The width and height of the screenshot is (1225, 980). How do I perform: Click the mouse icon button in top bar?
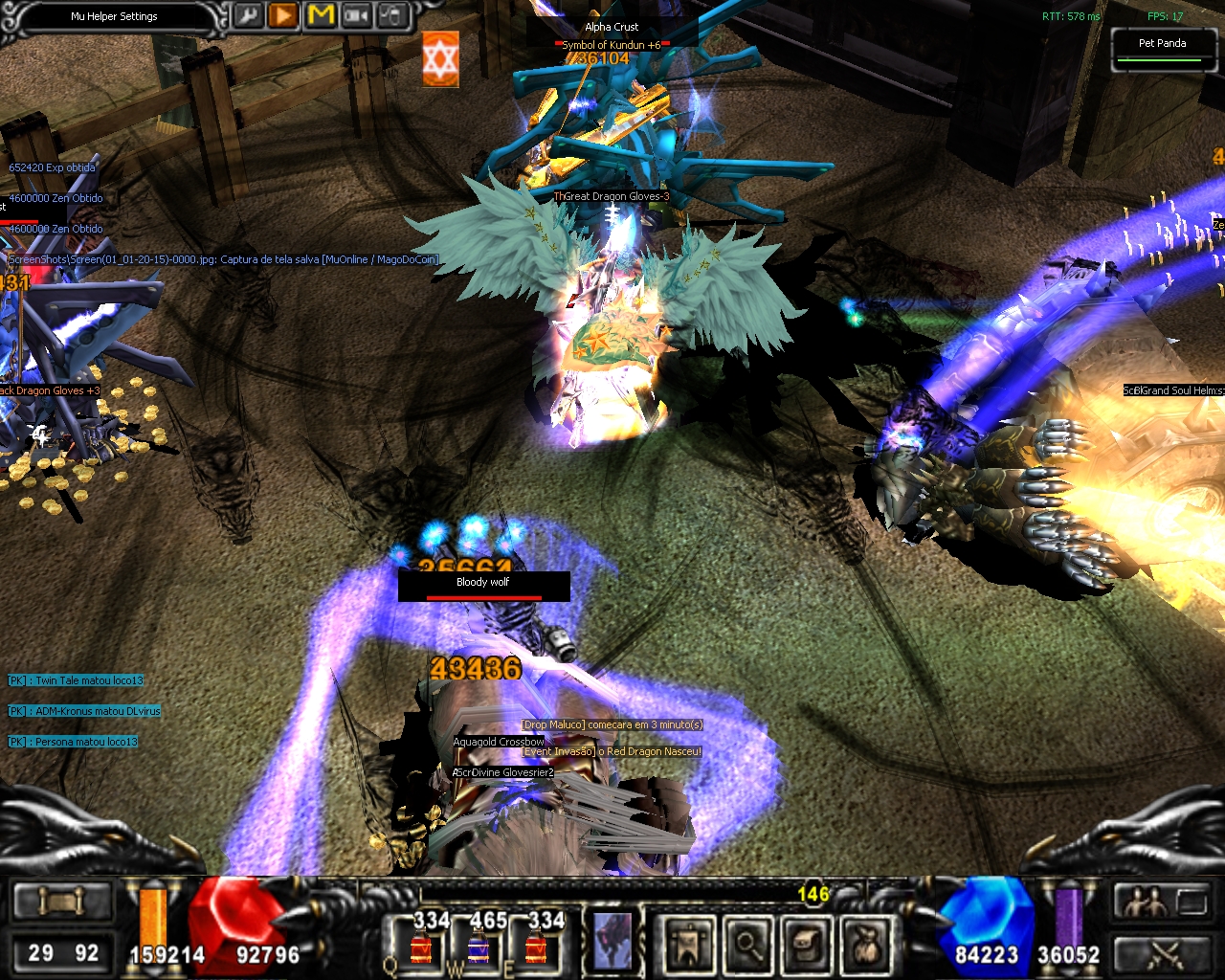(392, 16)
